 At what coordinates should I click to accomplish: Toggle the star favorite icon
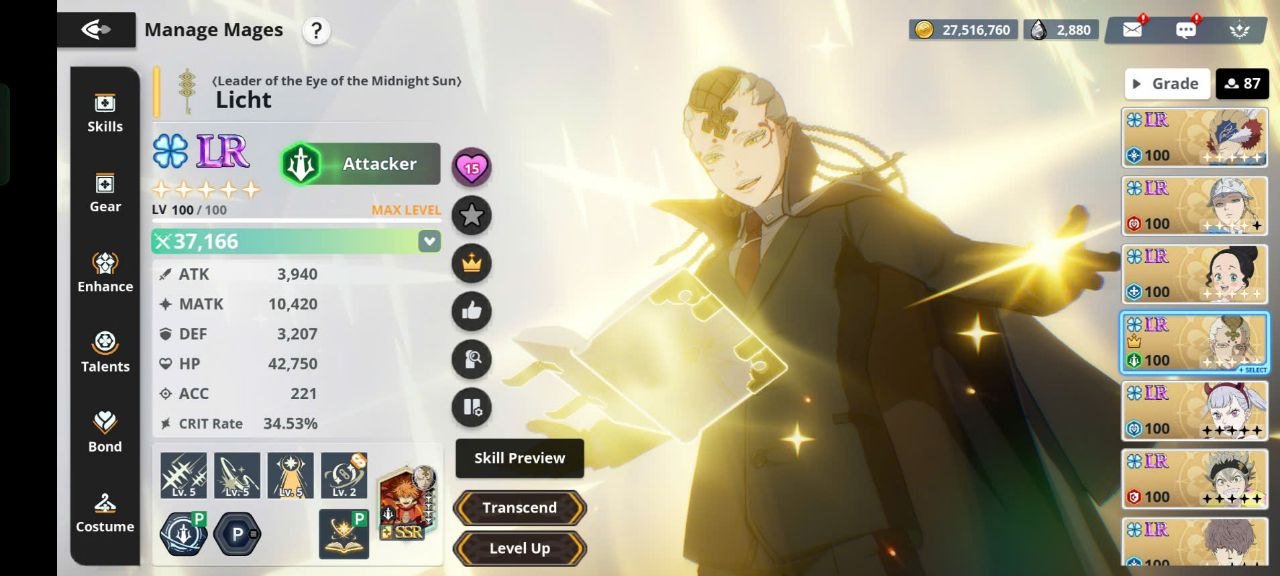click(x=471, y=215)
